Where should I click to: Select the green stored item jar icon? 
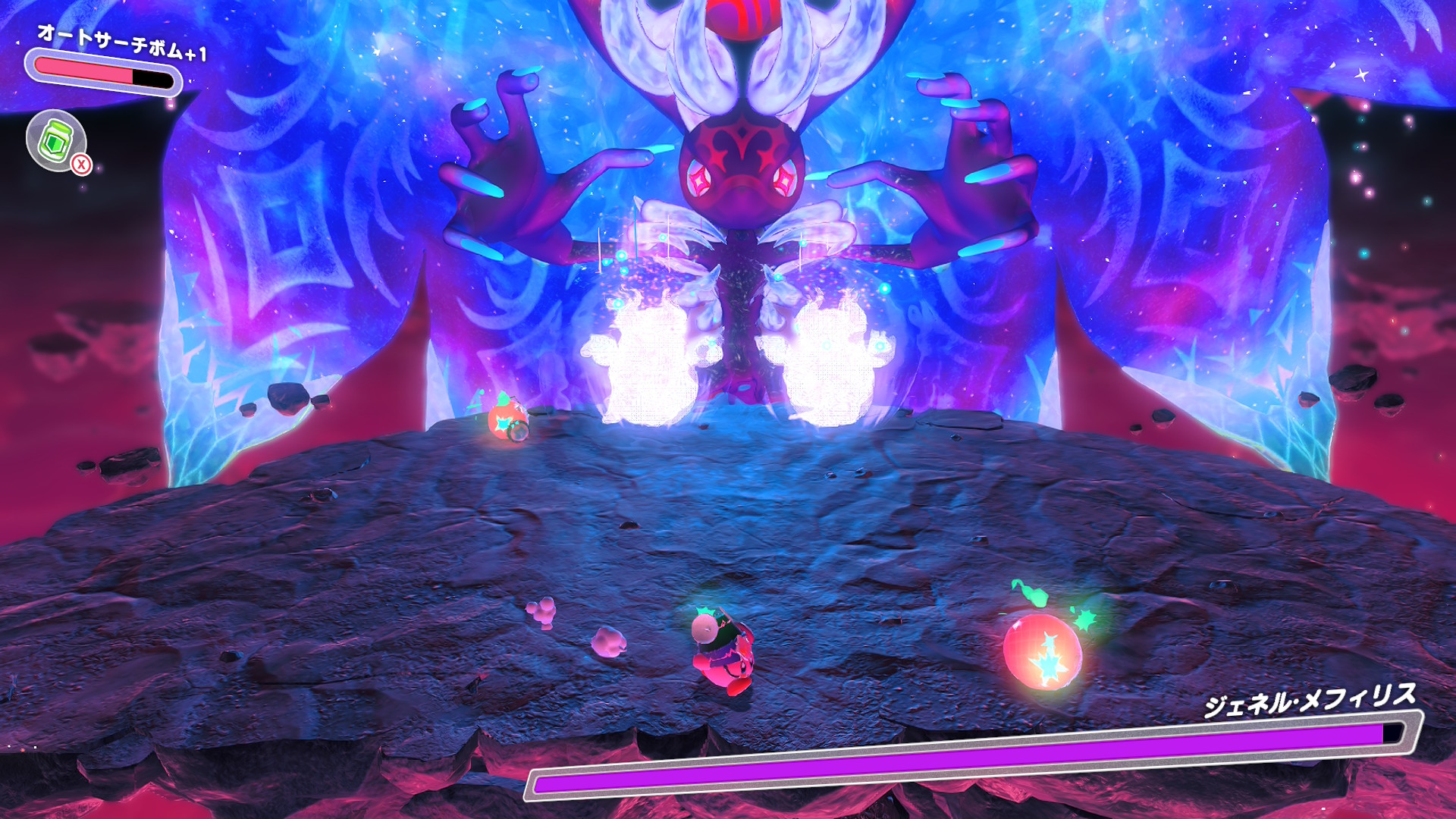pyautogui.click(x=56, y=140)
